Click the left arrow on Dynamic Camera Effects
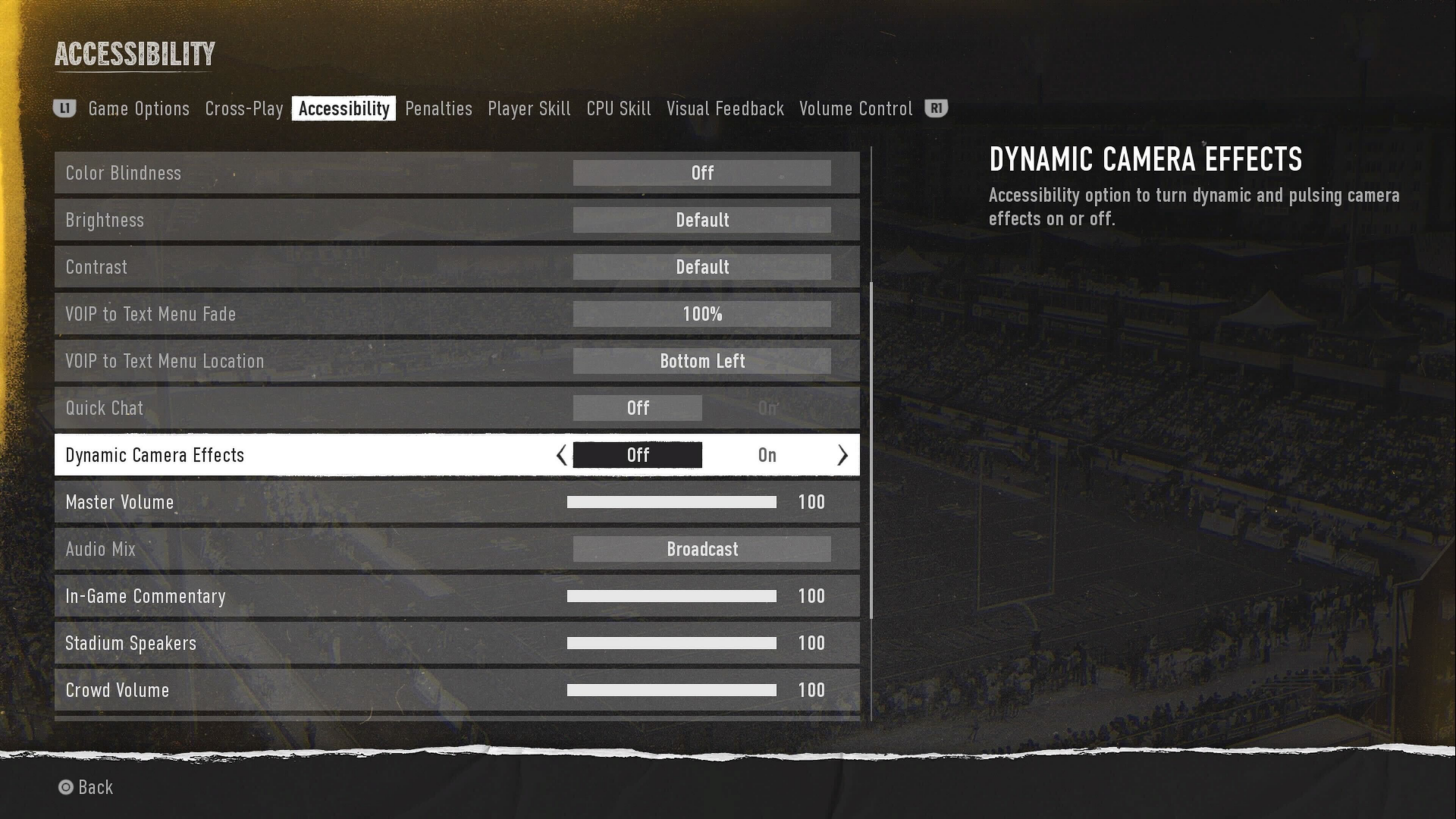 561,455
